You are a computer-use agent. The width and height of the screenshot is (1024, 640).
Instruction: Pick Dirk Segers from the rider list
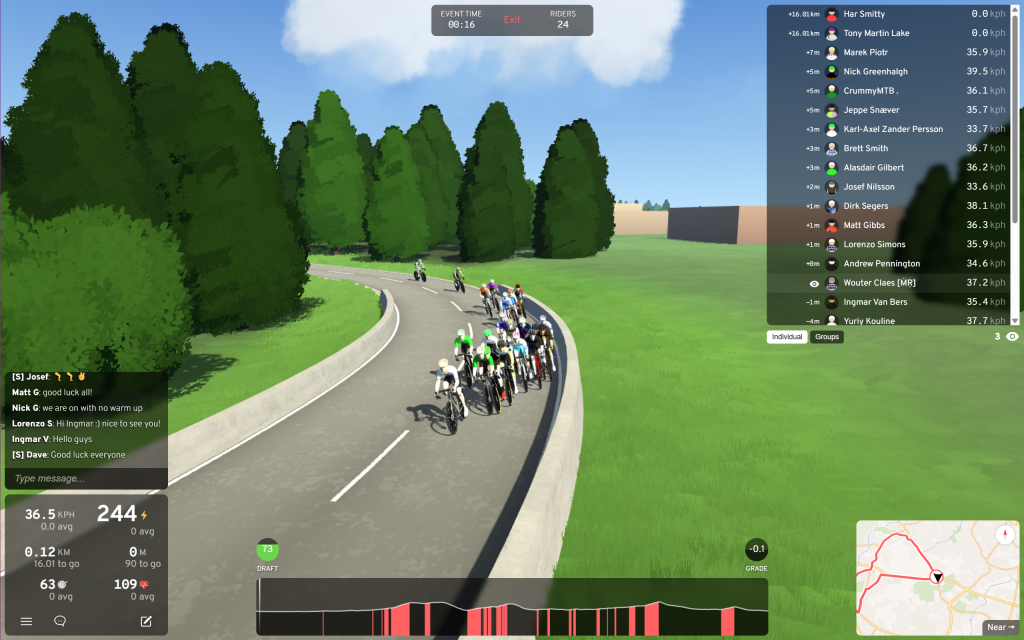(x=865, y=206)
